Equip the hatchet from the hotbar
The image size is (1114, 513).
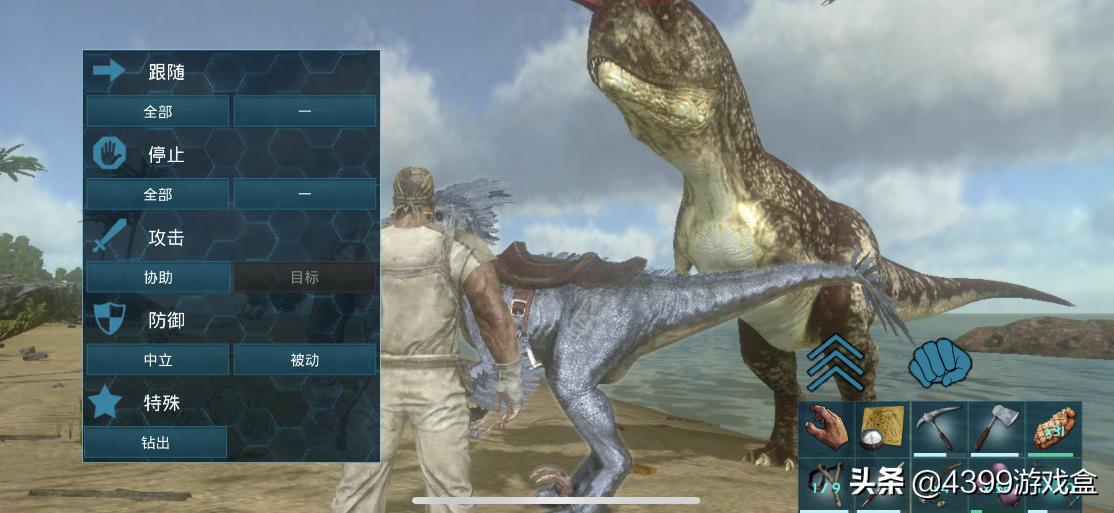click(x=995, y=428)
